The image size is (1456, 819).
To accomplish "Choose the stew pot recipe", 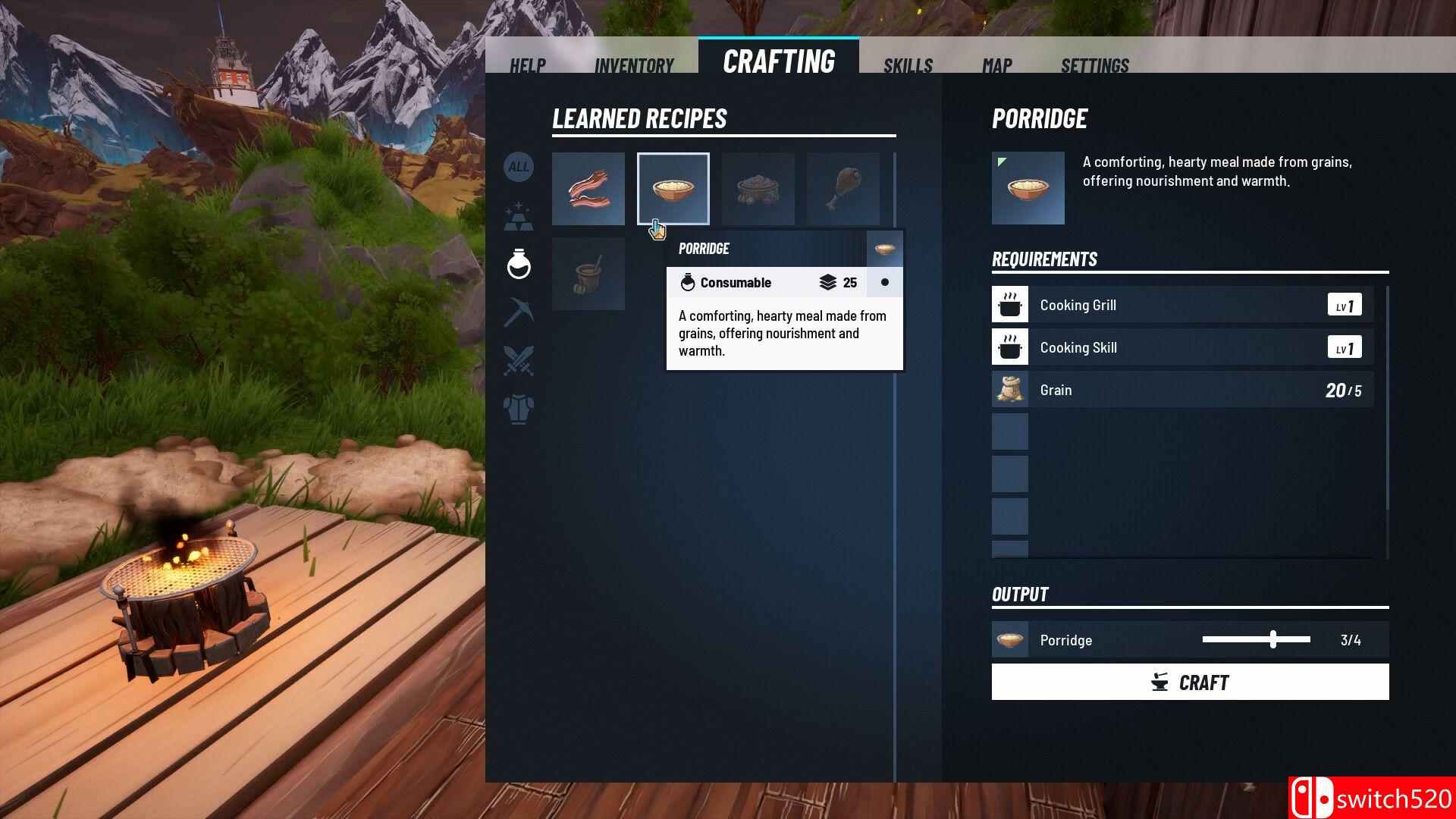I will 758,189.
